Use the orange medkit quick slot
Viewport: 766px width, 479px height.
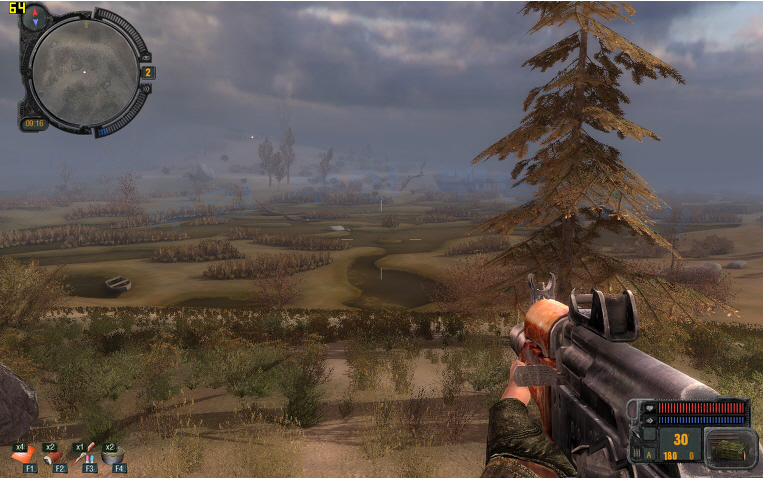point(24,456)
